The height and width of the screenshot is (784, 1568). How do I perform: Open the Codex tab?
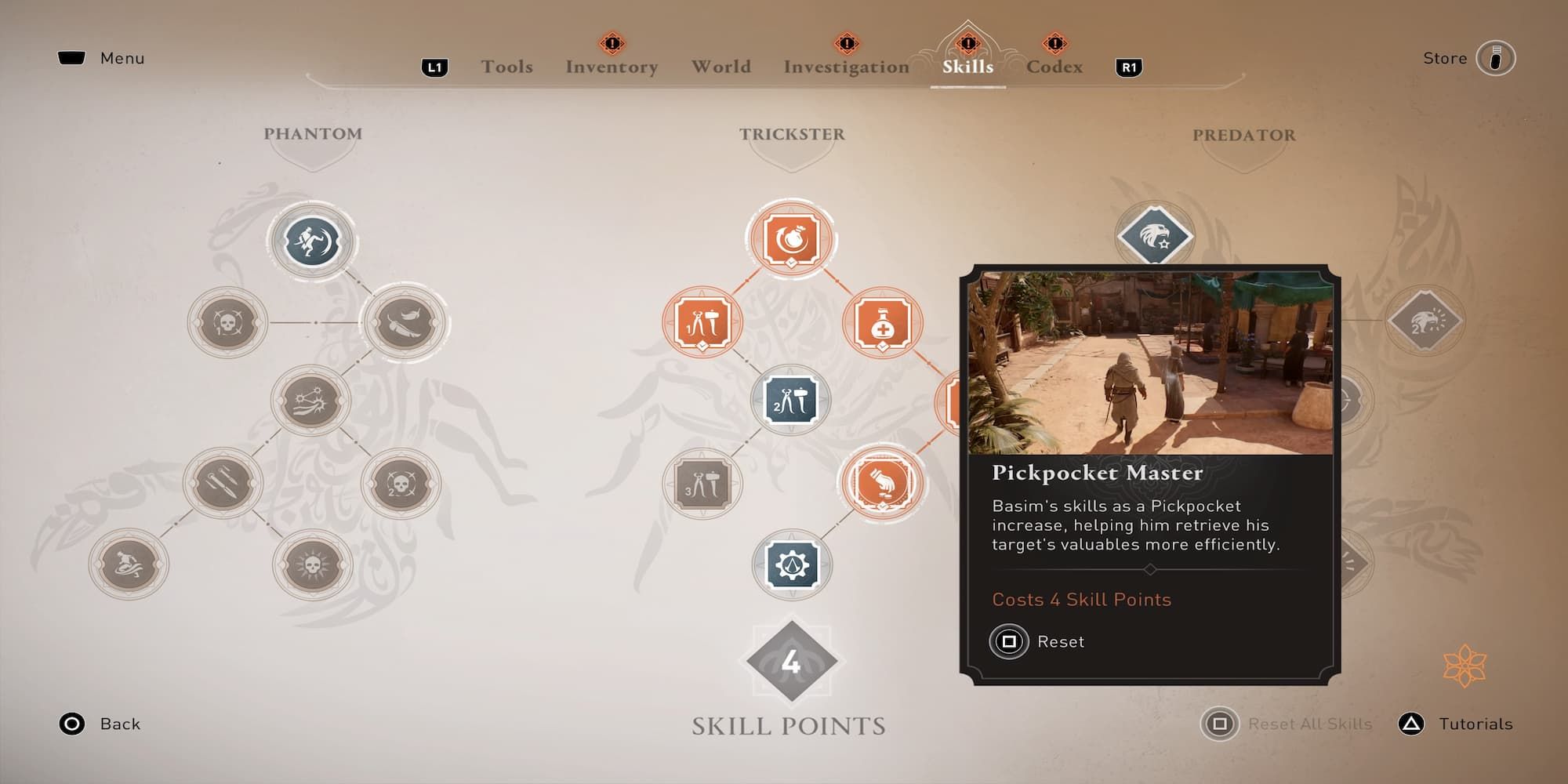[1054, 67]
